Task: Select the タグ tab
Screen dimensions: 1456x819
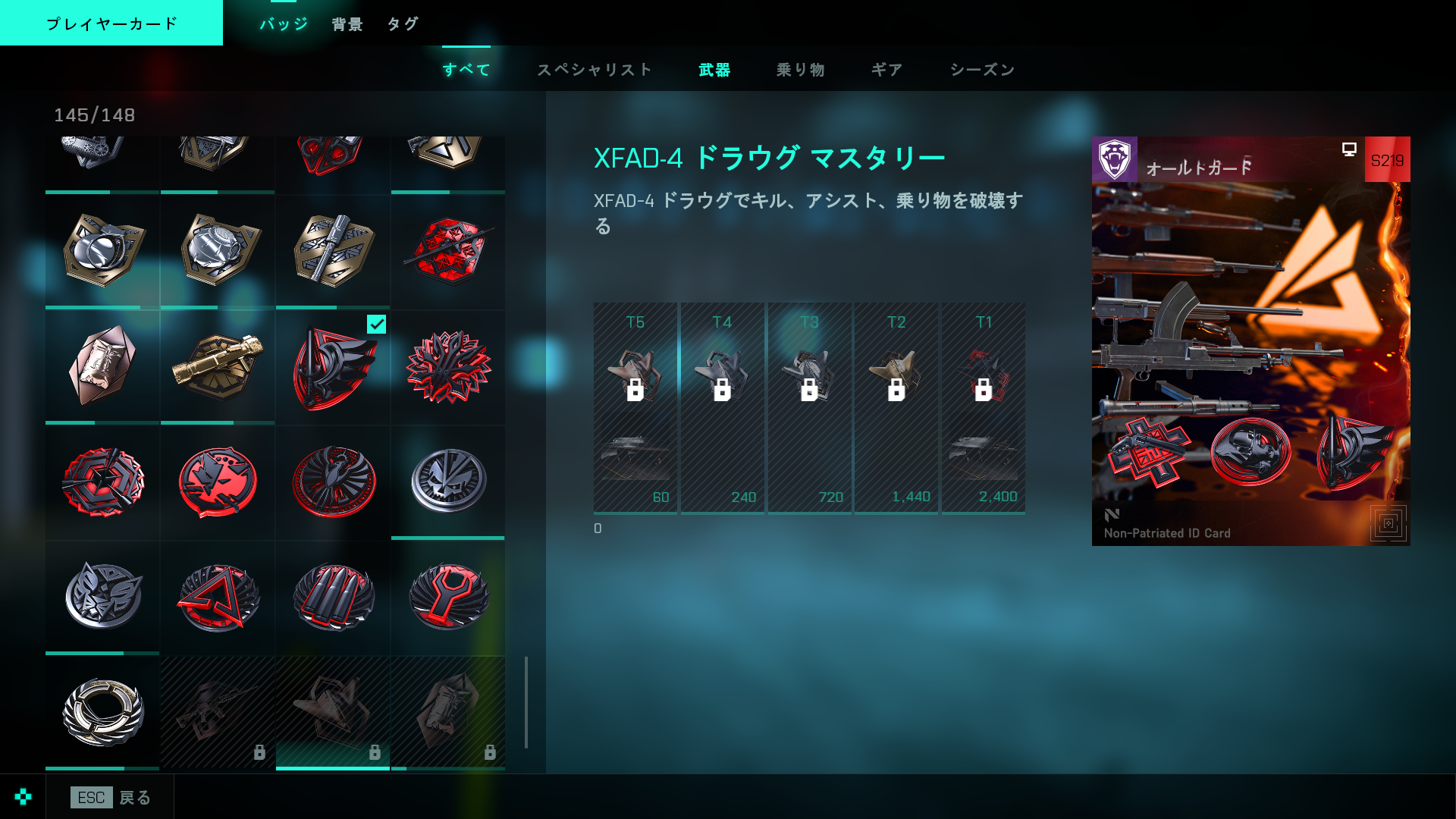Action: coord(403,24)
